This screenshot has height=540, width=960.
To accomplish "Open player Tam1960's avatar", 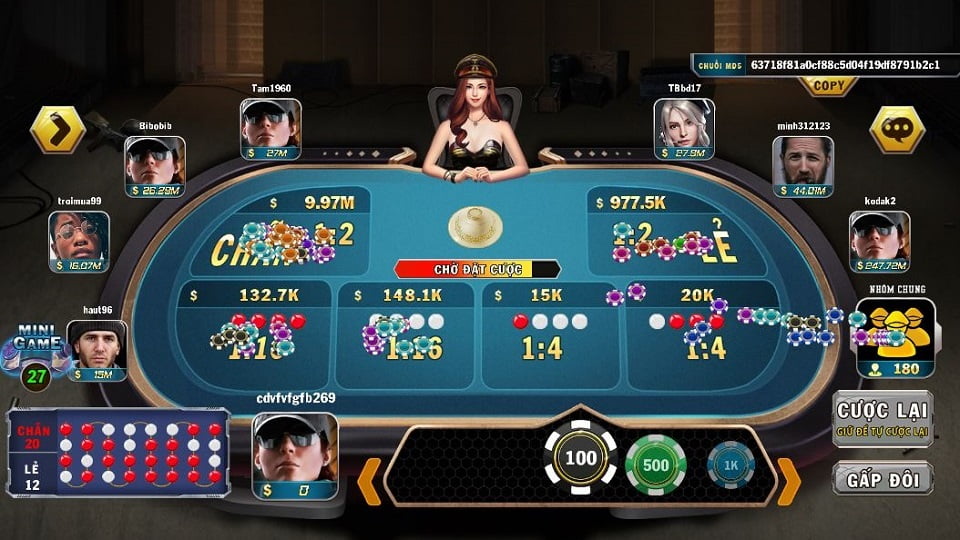I will (270, 124).
